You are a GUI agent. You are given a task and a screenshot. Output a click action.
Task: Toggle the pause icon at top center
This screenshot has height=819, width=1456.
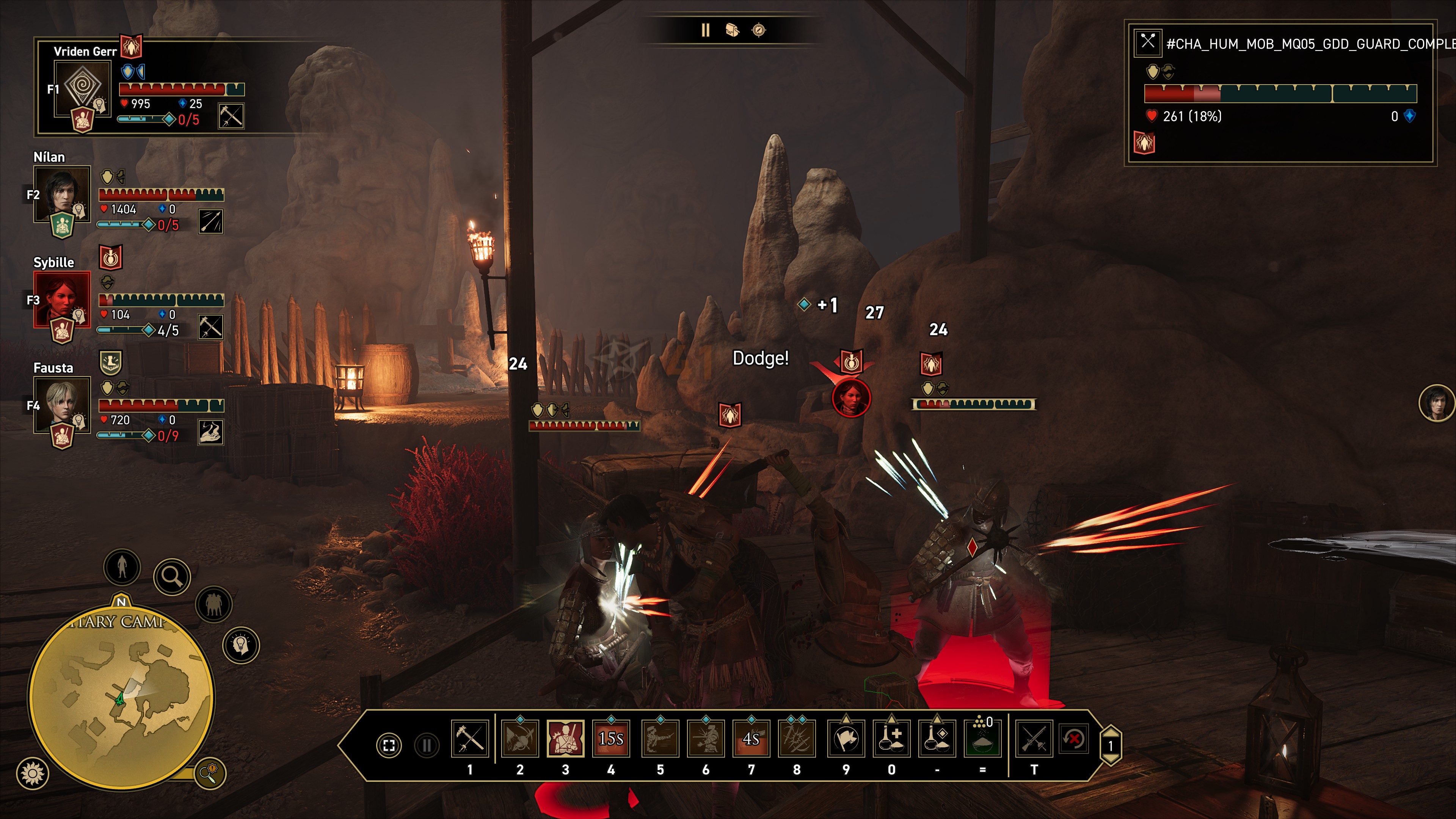705,30
